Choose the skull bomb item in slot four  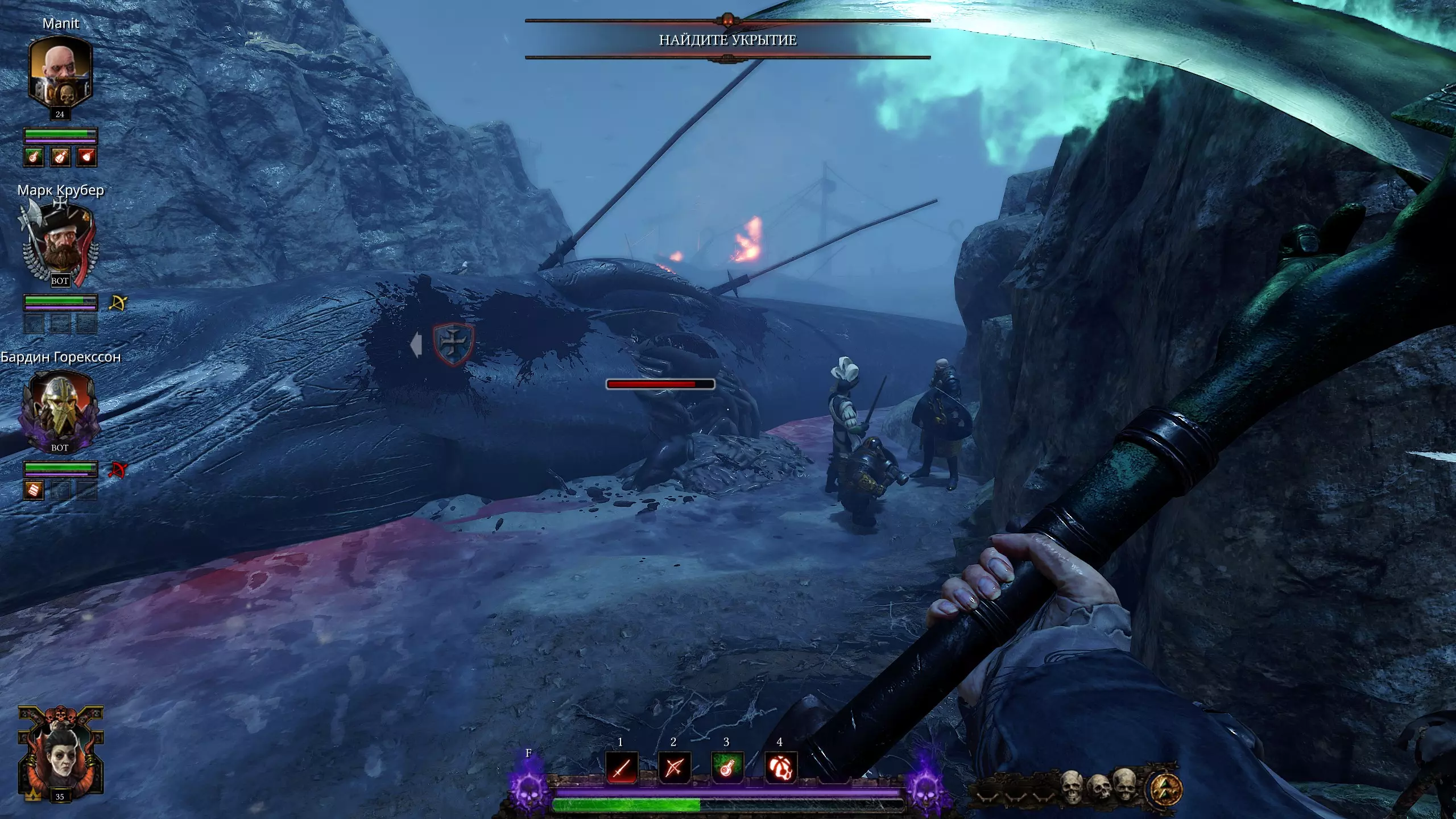(780, 768)
